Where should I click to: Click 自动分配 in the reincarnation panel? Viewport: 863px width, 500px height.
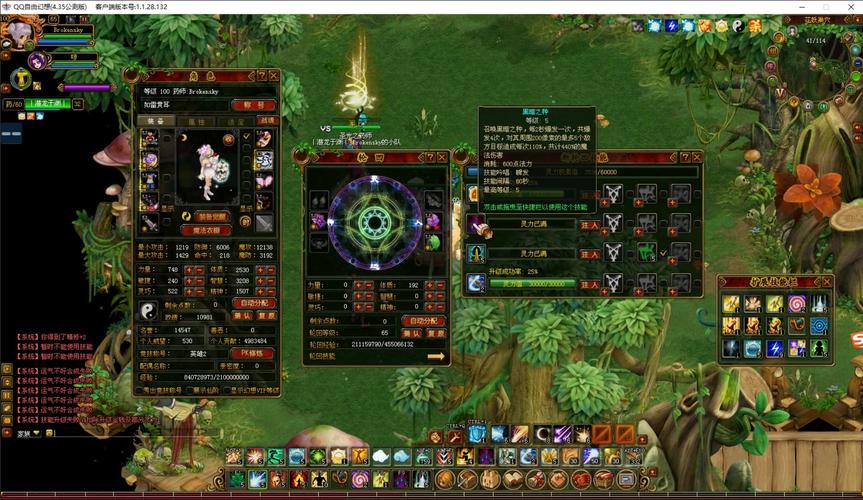point(425,321)
